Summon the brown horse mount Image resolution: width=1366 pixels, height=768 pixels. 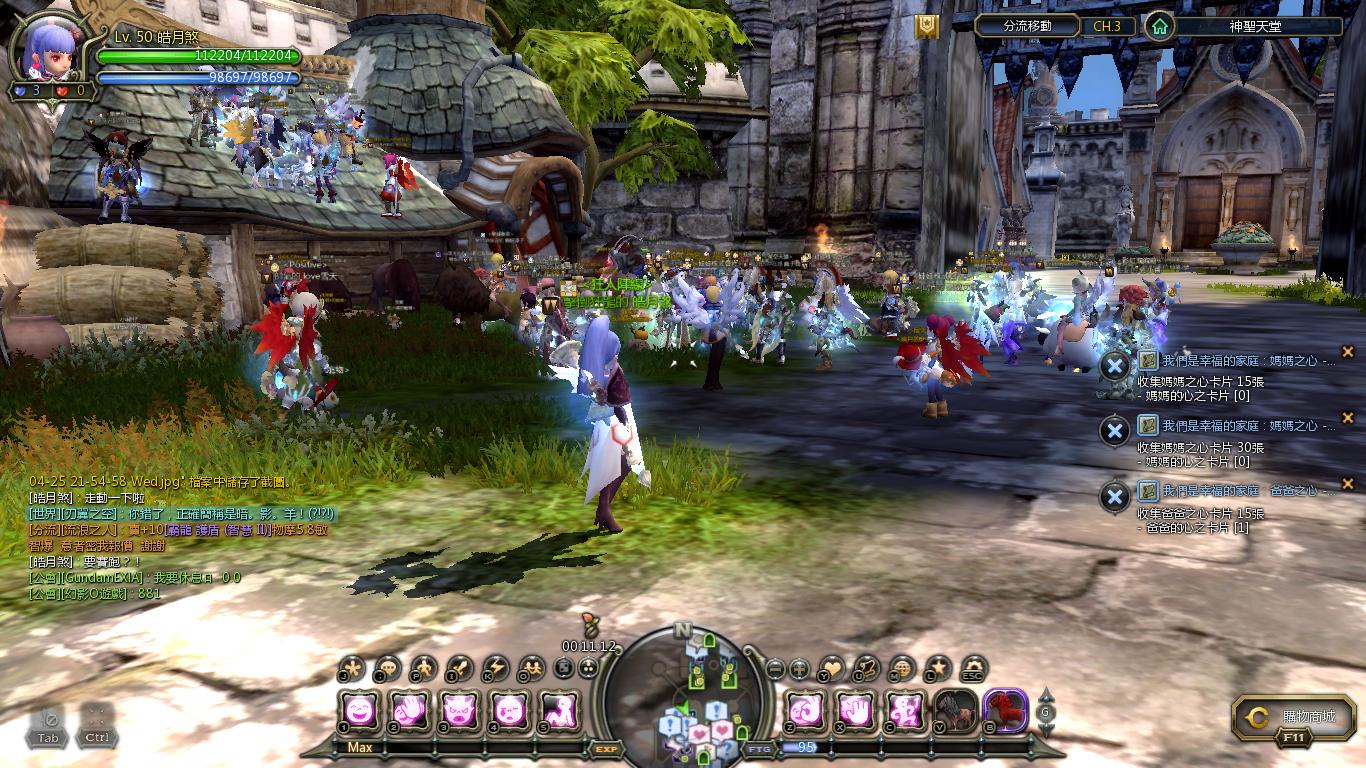(955, 710)
